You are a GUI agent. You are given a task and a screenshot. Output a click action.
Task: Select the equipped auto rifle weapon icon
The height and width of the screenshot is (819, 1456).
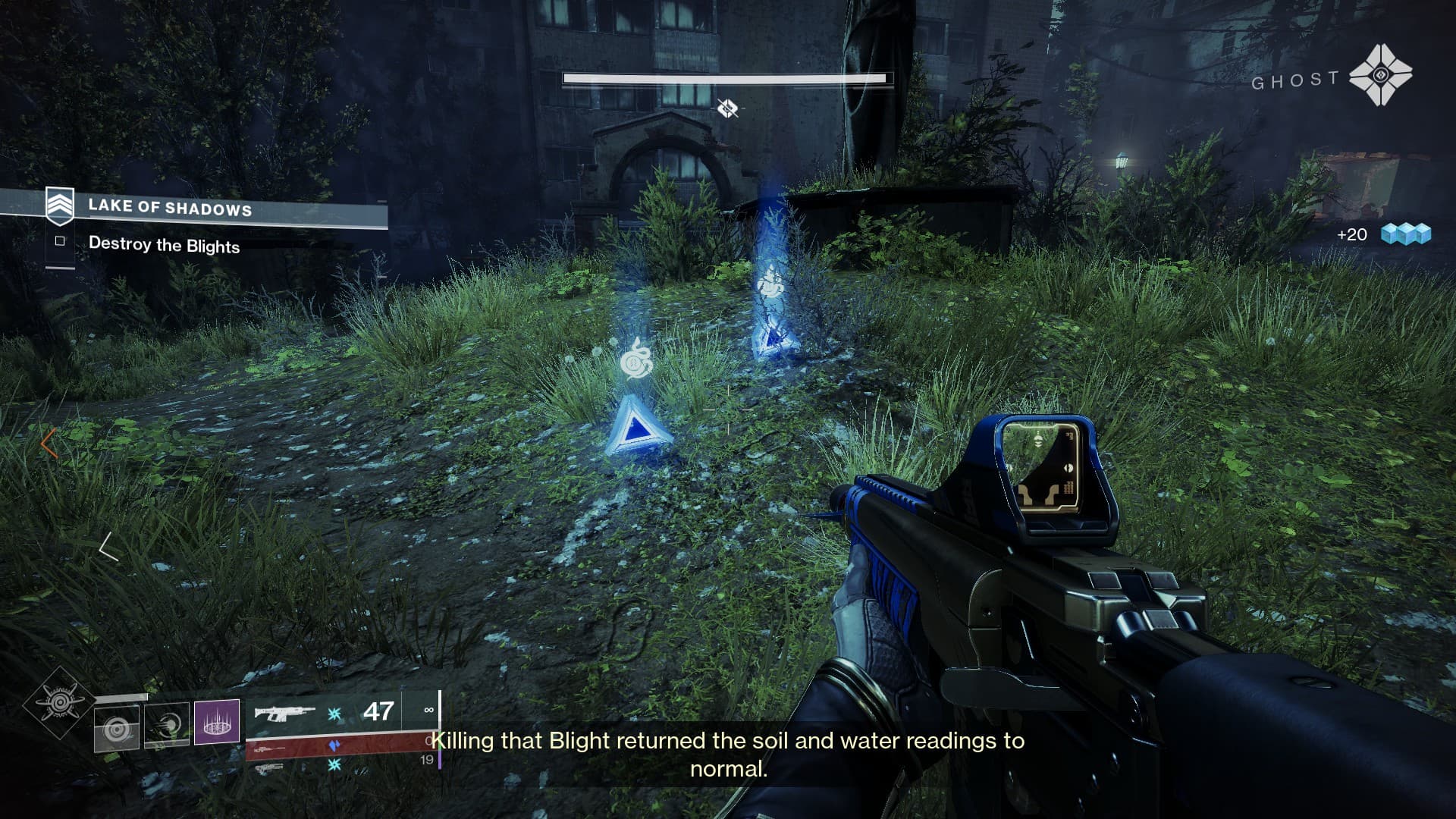pos(284,713)
